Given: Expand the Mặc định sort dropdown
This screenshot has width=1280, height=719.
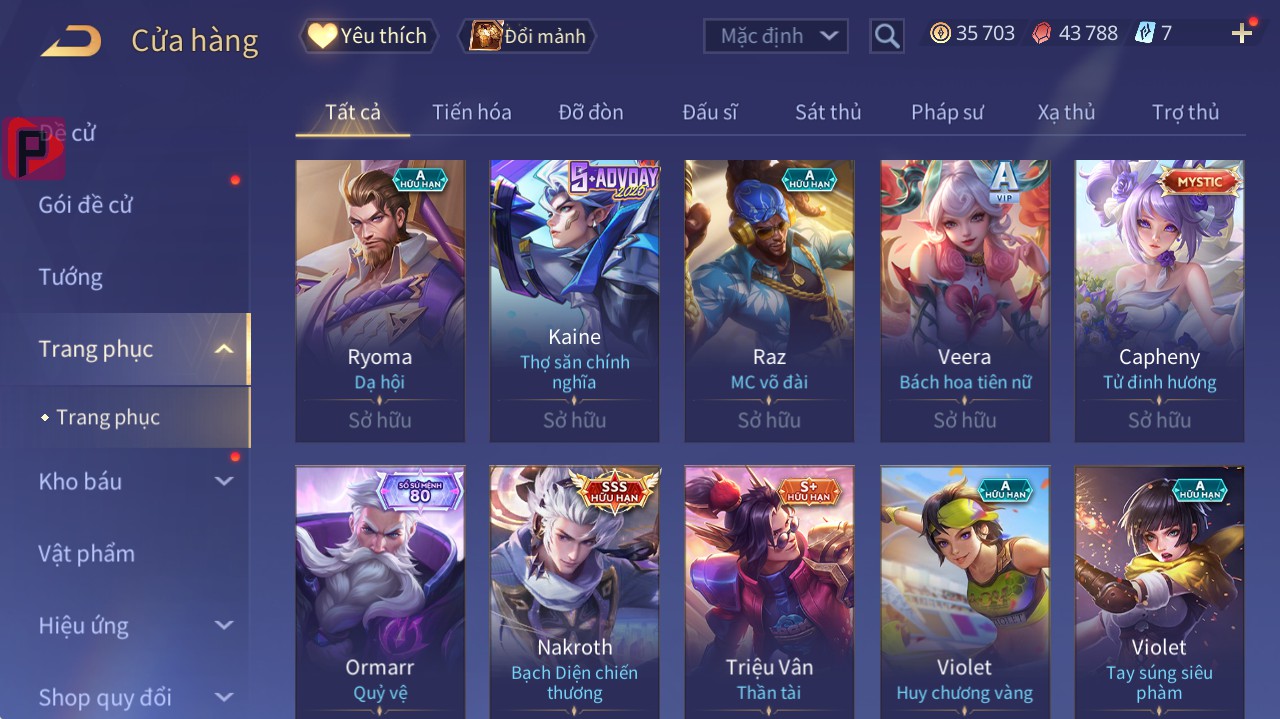Looking at the screenshot, I should 776,36.
